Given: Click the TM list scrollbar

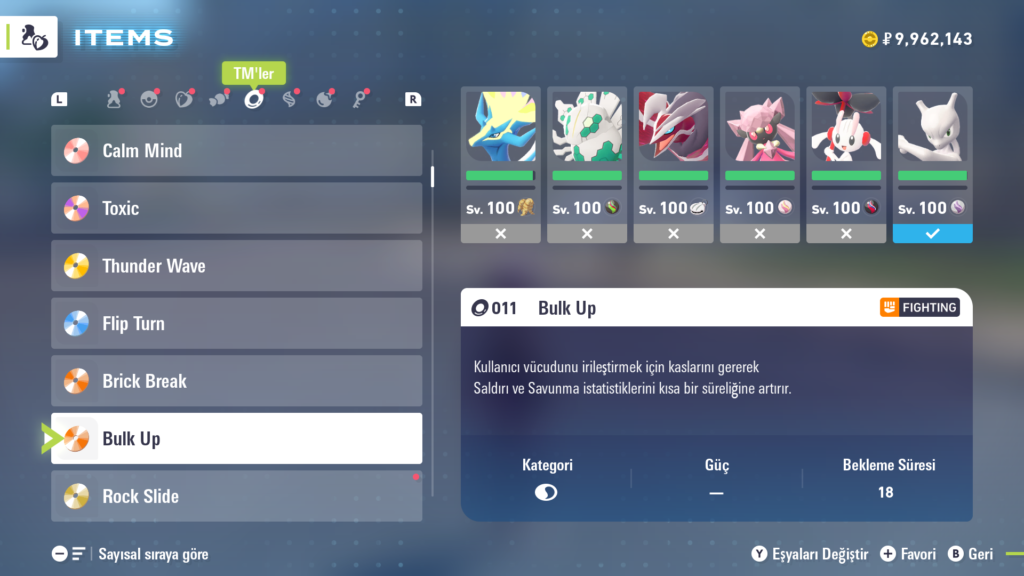Looking at the screenshot, I should click(x=433, y=176).
